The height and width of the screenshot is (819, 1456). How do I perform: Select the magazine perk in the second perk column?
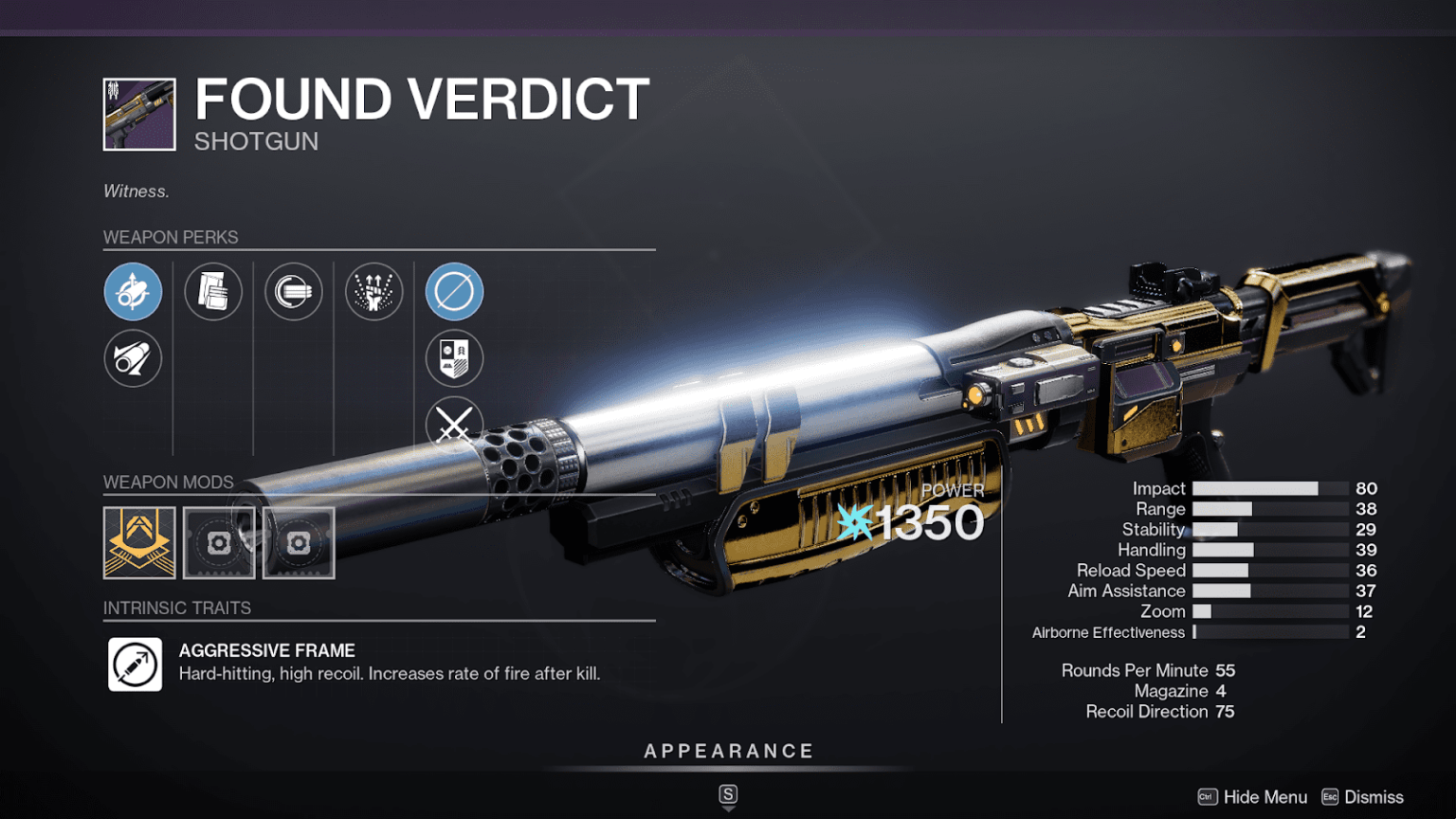click(213, 292)
